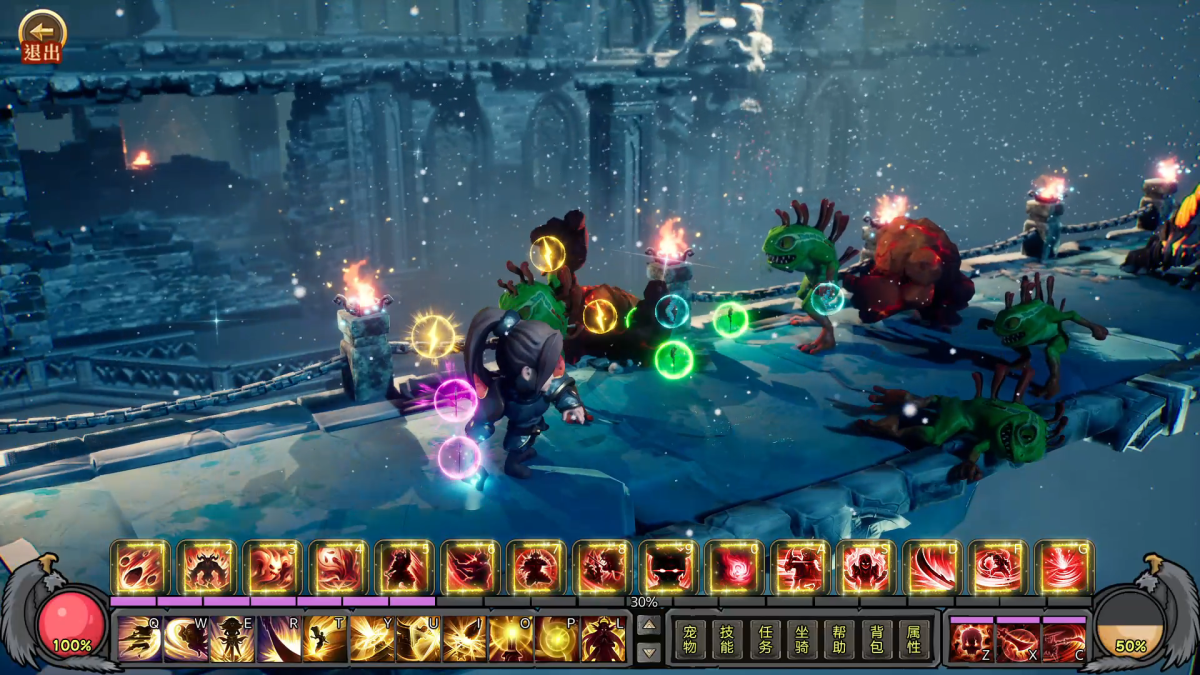The height and width of the screenshot is (675, 1200).
Task: Use the flaming skull skill on Z
Action: point(971,640)
